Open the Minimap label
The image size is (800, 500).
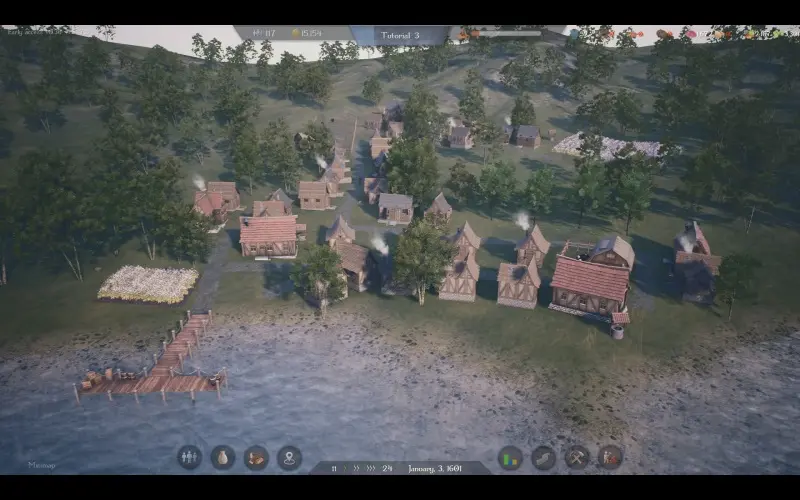tap(42, 465)
